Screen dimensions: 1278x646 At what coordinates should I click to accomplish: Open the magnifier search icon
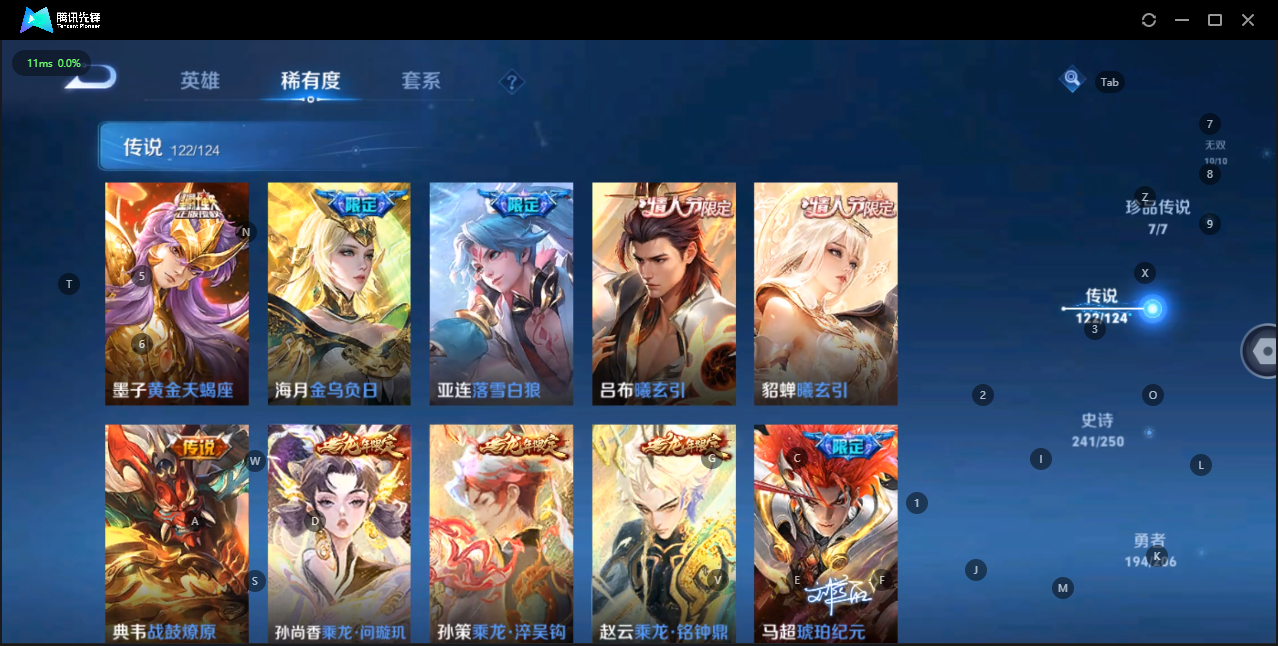[x=1072, y=78]
